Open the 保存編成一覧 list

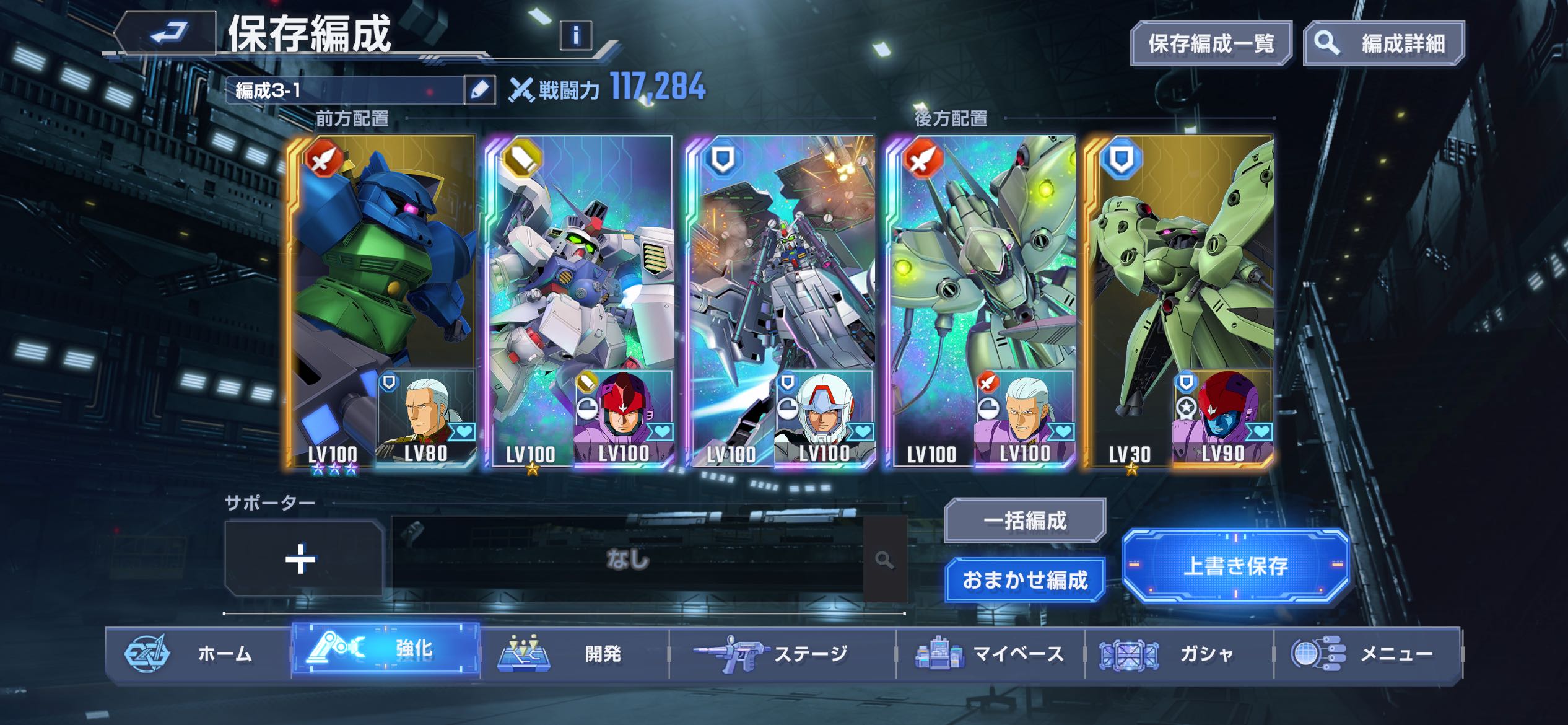point(1211,43)
